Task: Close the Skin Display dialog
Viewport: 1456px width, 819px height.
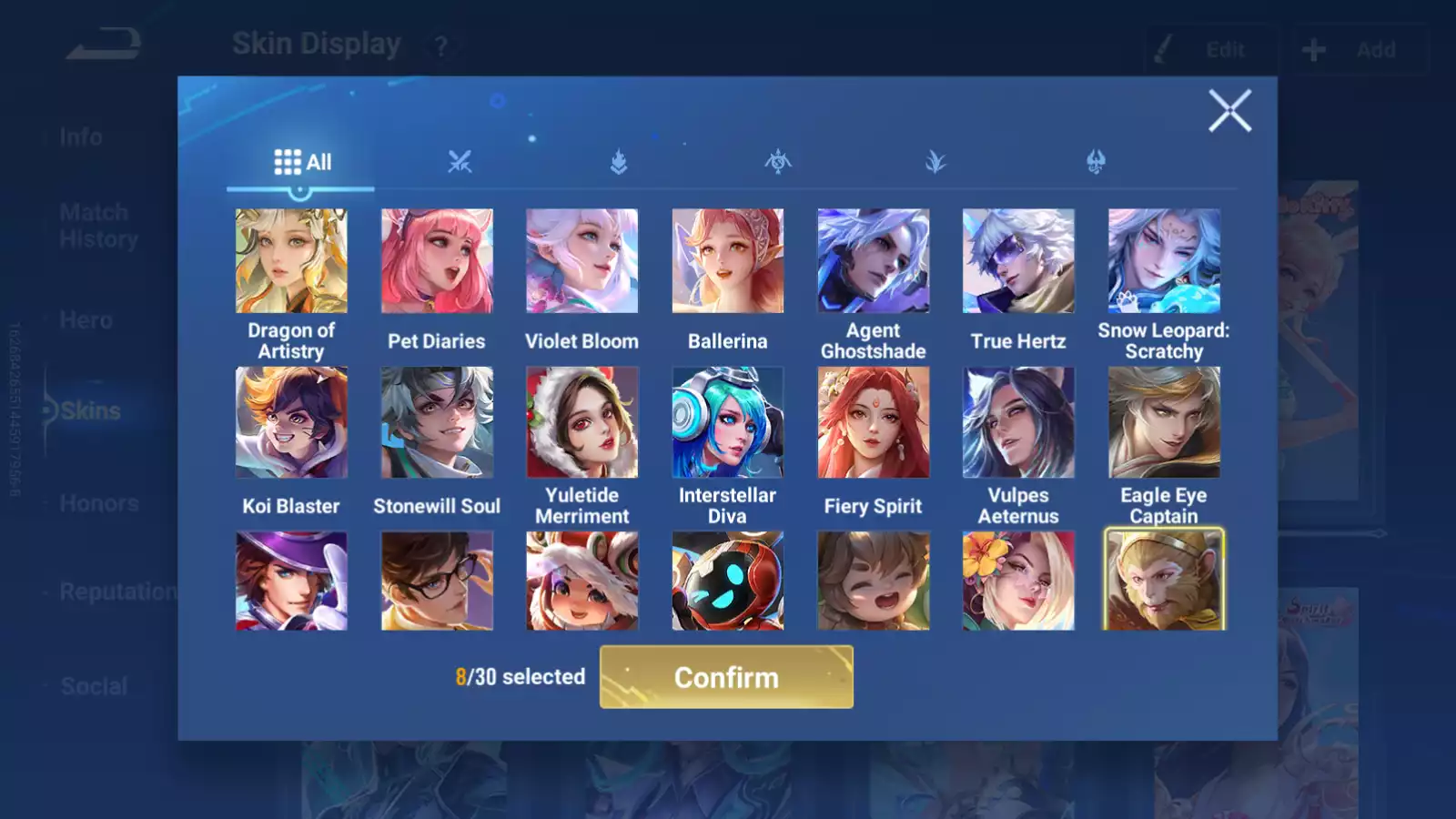Action: tap(1230, 111)
